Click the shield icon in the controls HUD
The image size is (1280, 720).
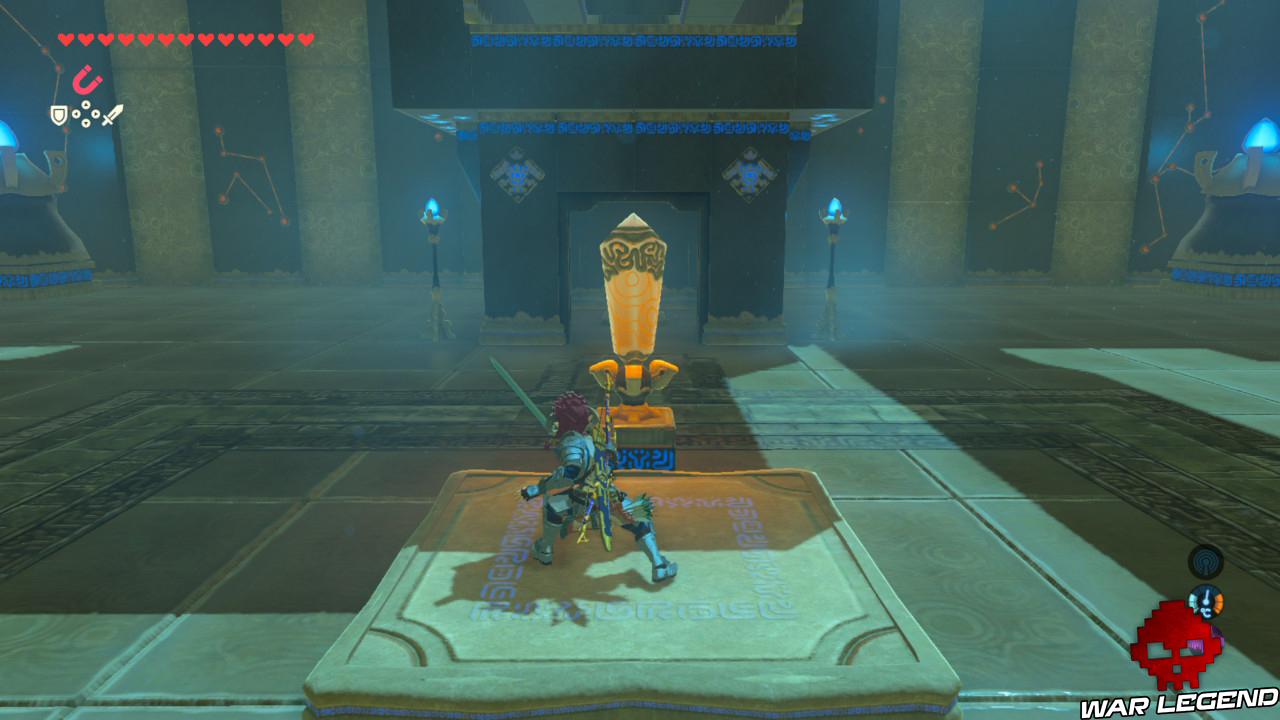click(x=58, y=115)
